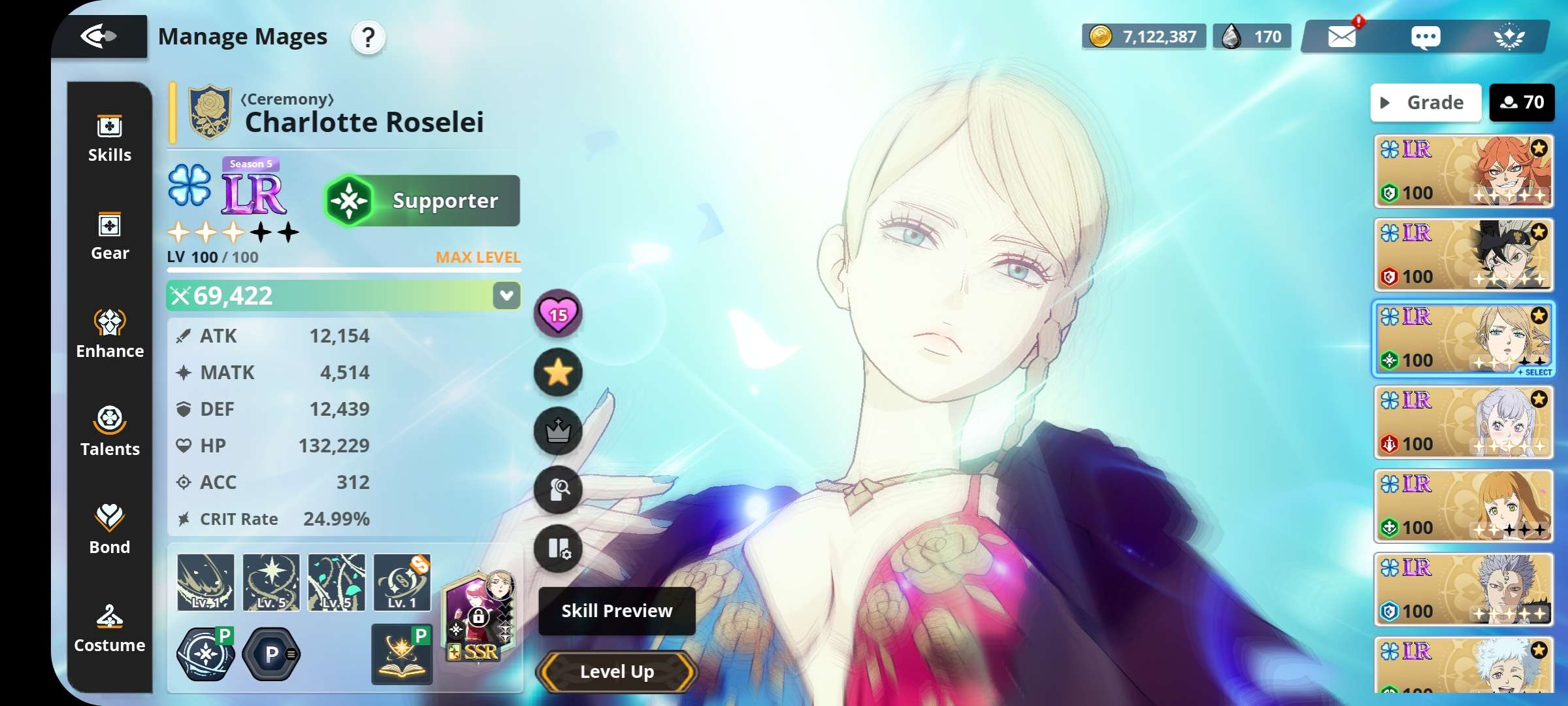Open the mailbox envelope icon
The image size is (1568, 706).
coord(1342,37)
